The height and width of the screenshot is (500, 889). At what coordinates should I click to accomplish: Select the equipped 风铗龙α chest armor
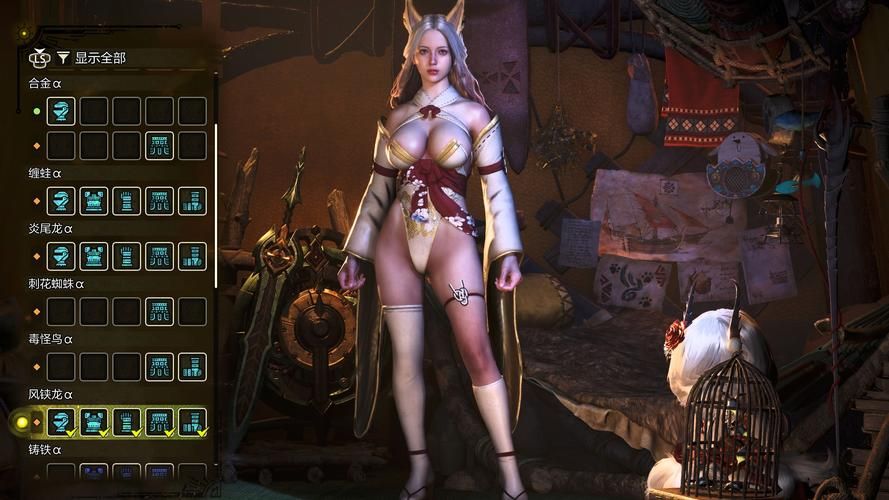[x=94, y=422]
